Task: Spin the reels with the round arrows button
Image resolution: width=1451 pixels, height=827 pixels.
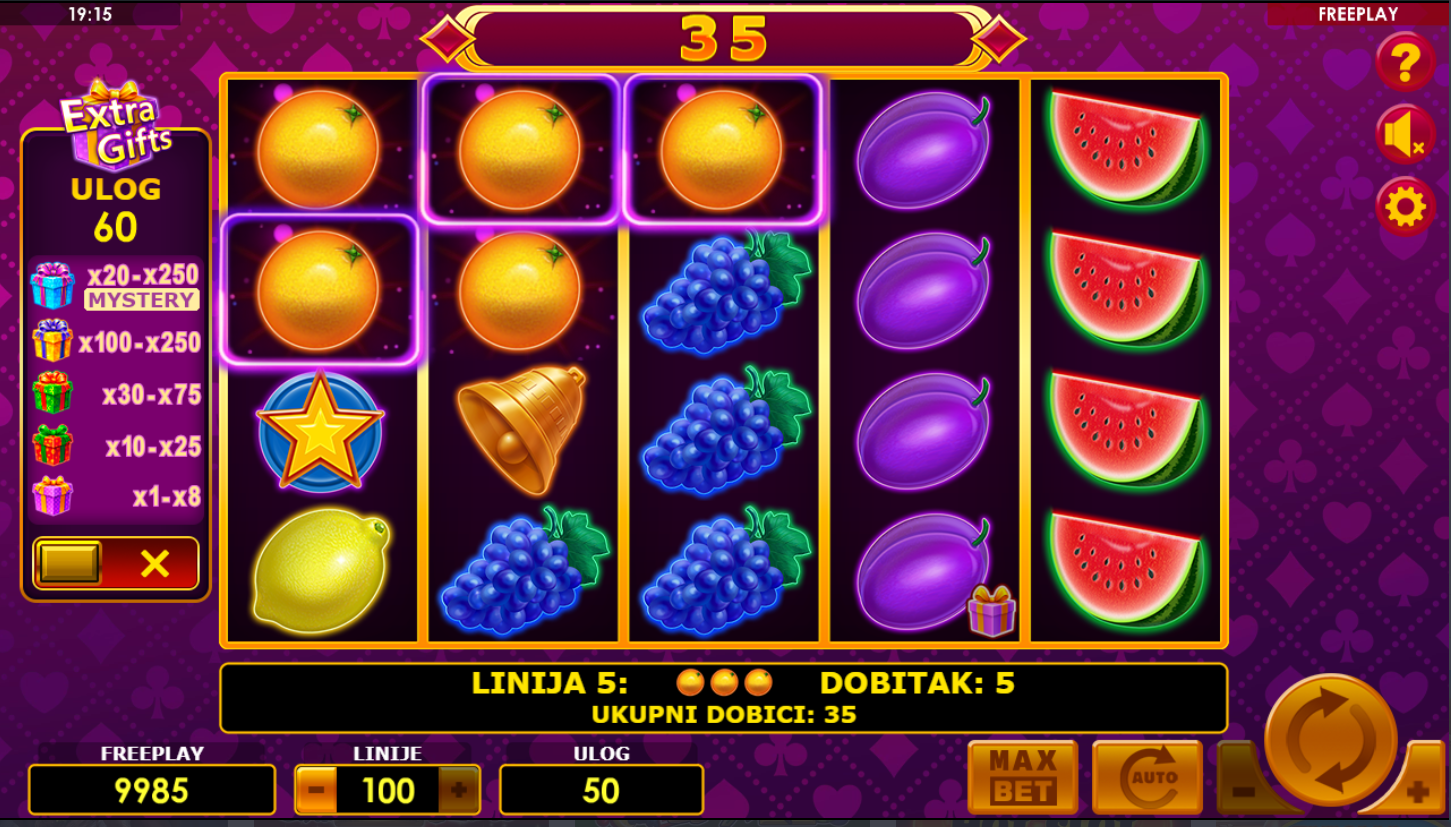Action: click(x=1330, y=740)
